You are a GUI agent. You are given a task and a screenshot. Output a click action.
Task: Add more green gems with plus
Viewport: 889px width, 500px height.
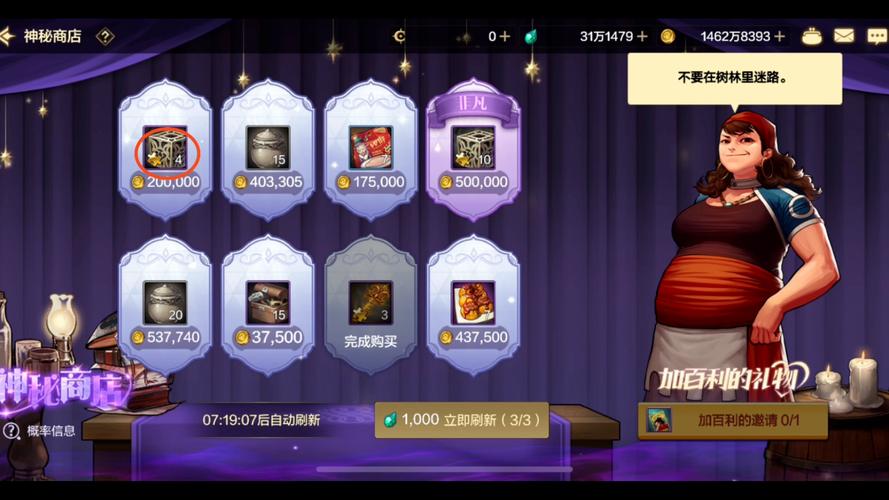(642, 36)
